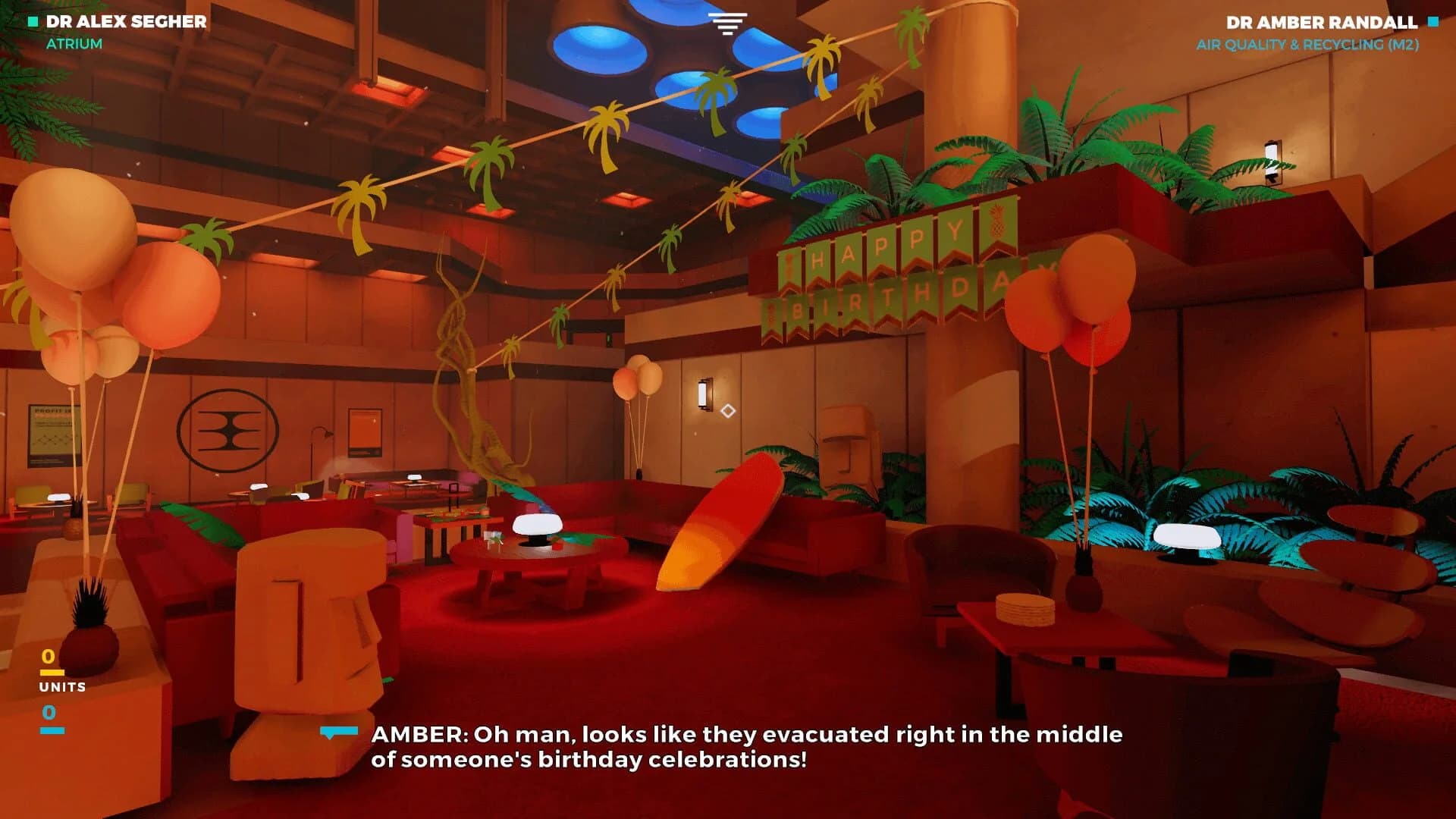Screen dimensions: 1456x819
Task: Click the UNITS counter in the corner
Action: (x=61, y=687)
